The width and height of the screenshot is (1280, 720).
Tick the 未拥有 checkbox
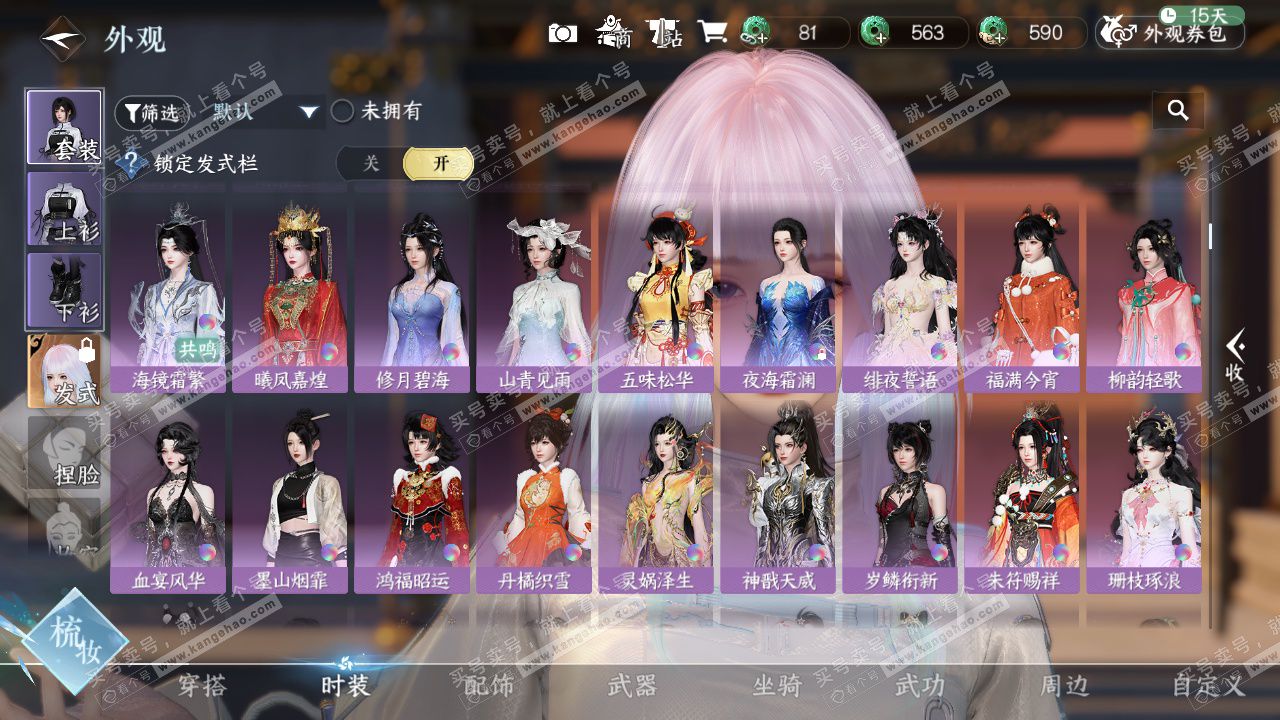343,111
